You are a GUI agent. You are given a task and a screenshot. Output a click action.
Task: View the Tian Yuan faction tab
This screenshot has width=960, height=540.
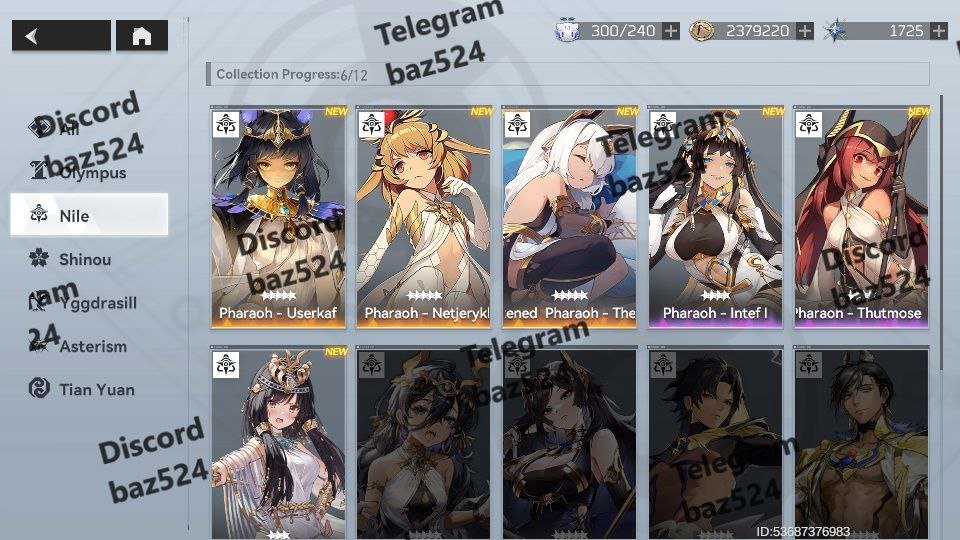coord(95,389)
